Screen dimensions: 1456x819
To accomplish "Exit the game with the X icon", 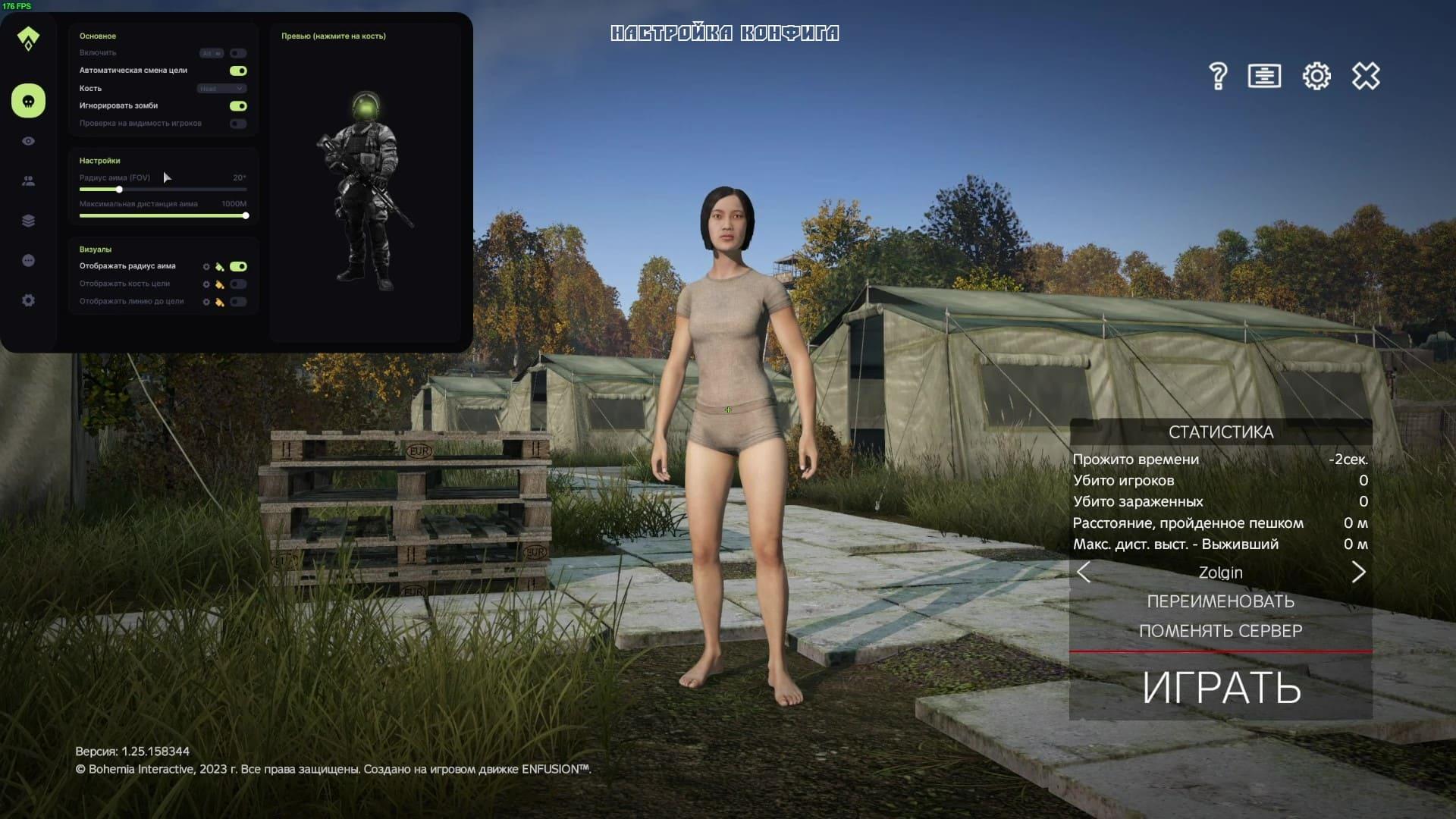I will tap(1366, 76).
